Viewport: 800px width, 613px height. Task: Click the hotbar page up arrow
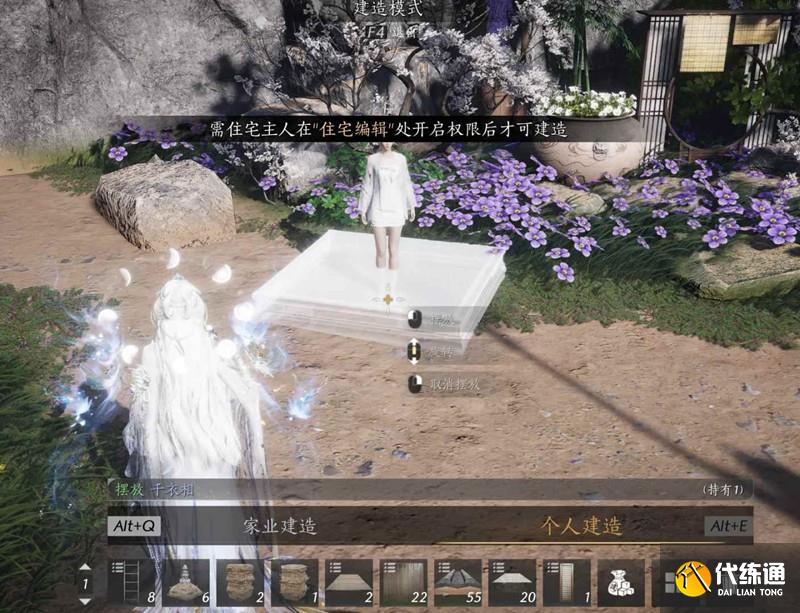pyautogui.click(x=86, y=568)
